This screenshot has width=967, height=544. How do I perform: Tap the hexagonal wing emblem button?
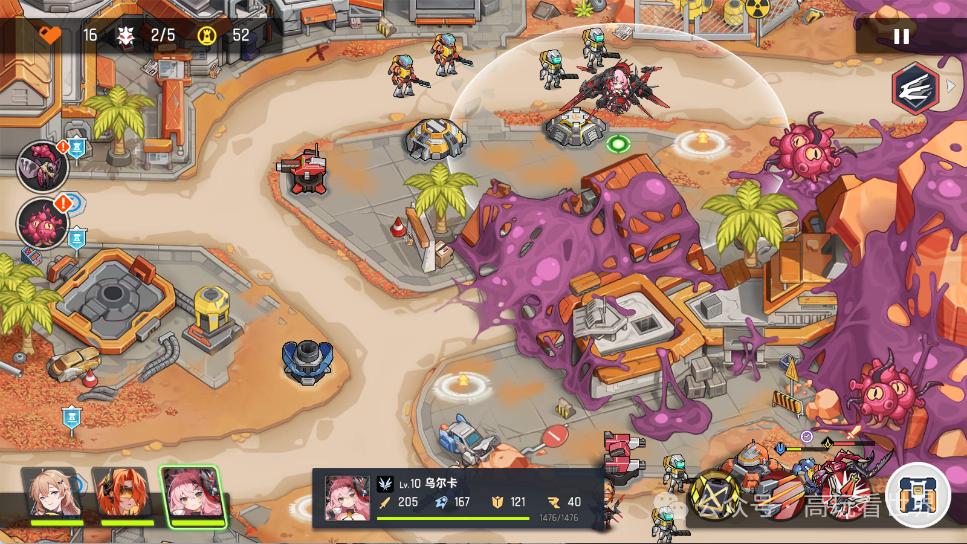click(x=913, y=86)
